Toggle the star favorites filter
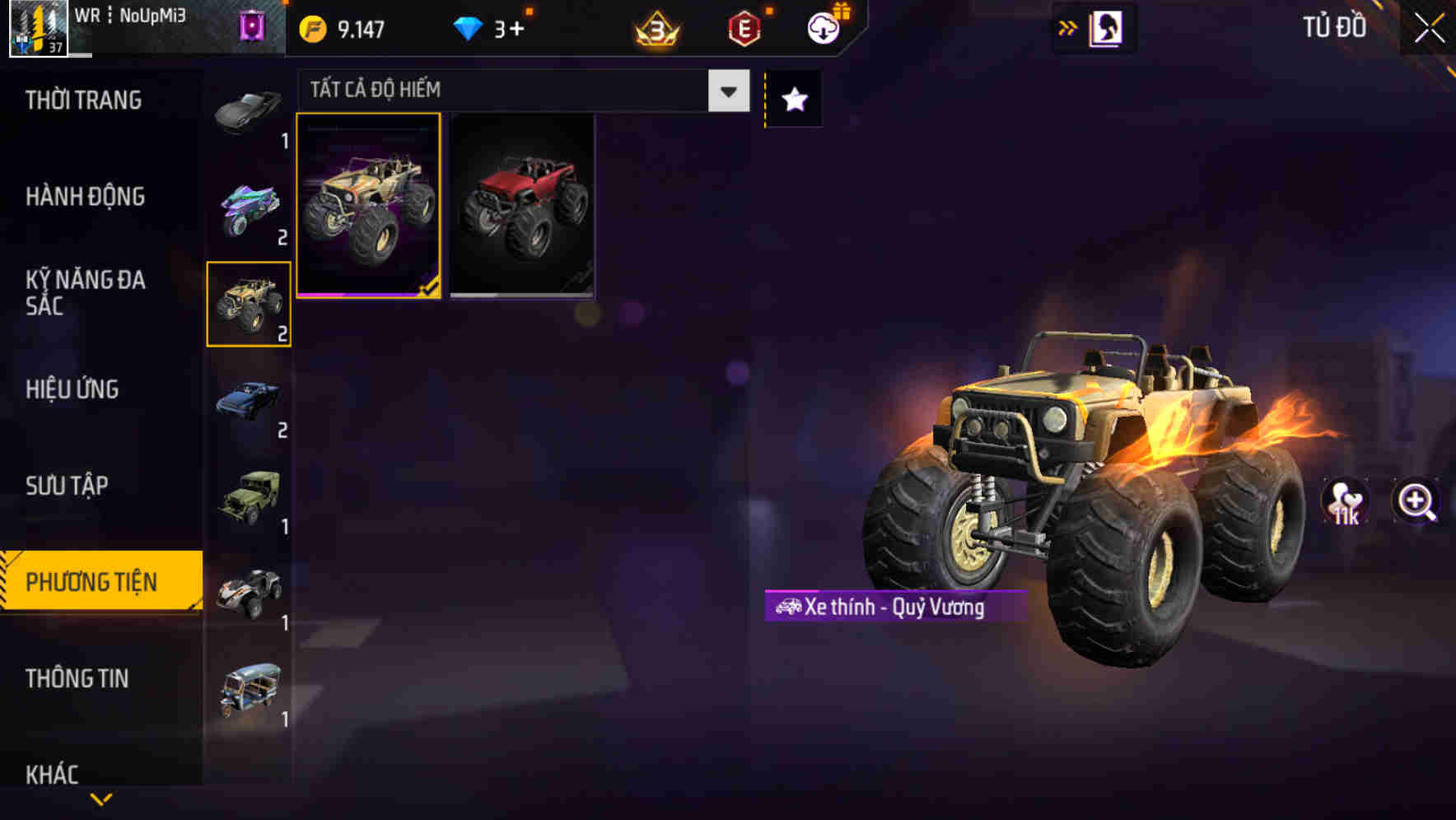This screenshot has height=820, width=1456. [x=793, y=99]
